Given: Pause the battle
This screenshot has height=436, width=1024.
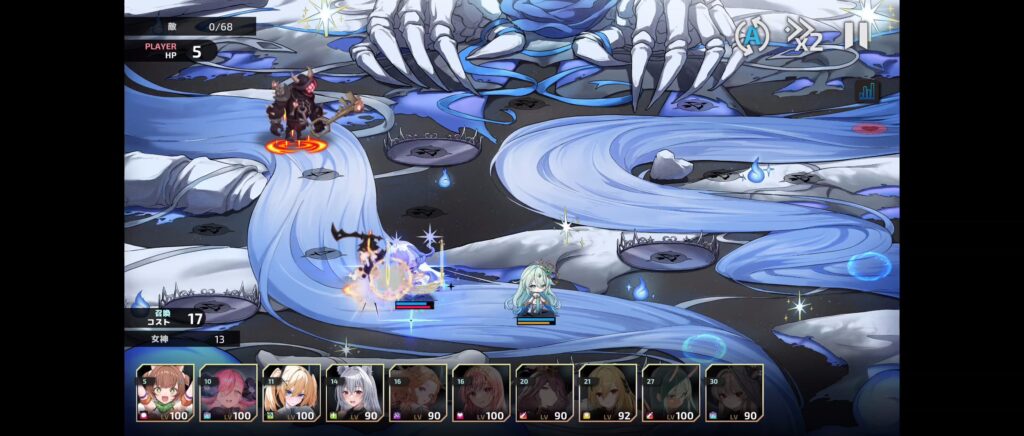Looking at the screenshot, I should (x=856, y=36).
